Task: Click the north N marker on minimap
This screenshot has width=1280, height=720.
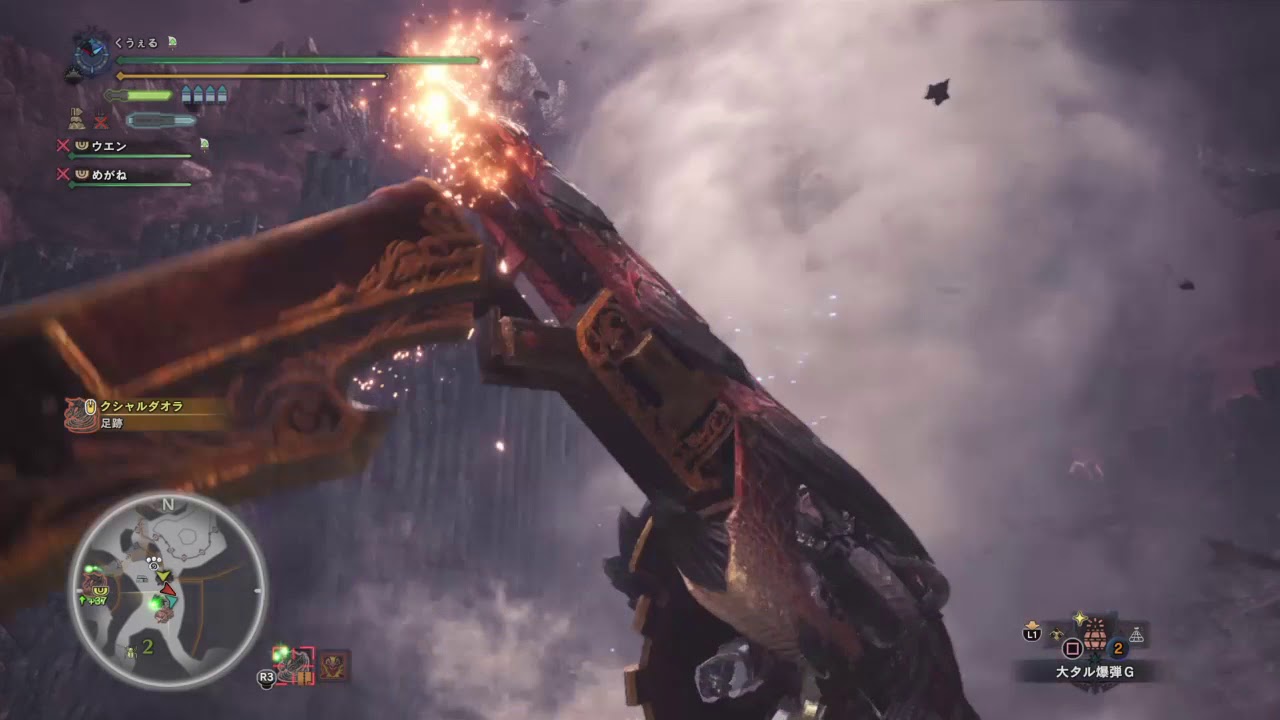Action: (x=167, y=504)
